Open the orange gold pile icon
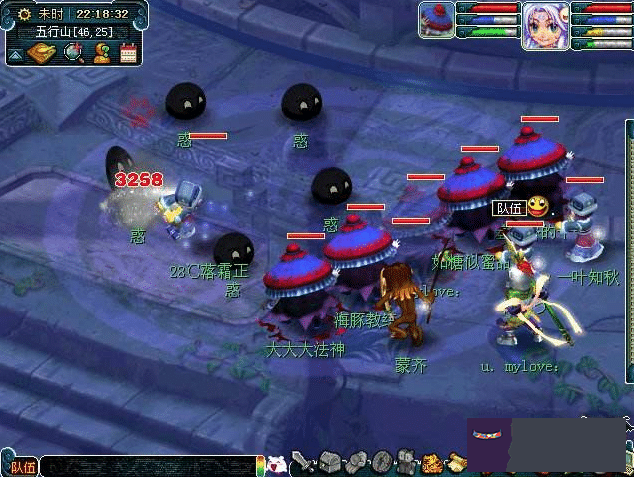634x477 pixels. pos(432,463)
